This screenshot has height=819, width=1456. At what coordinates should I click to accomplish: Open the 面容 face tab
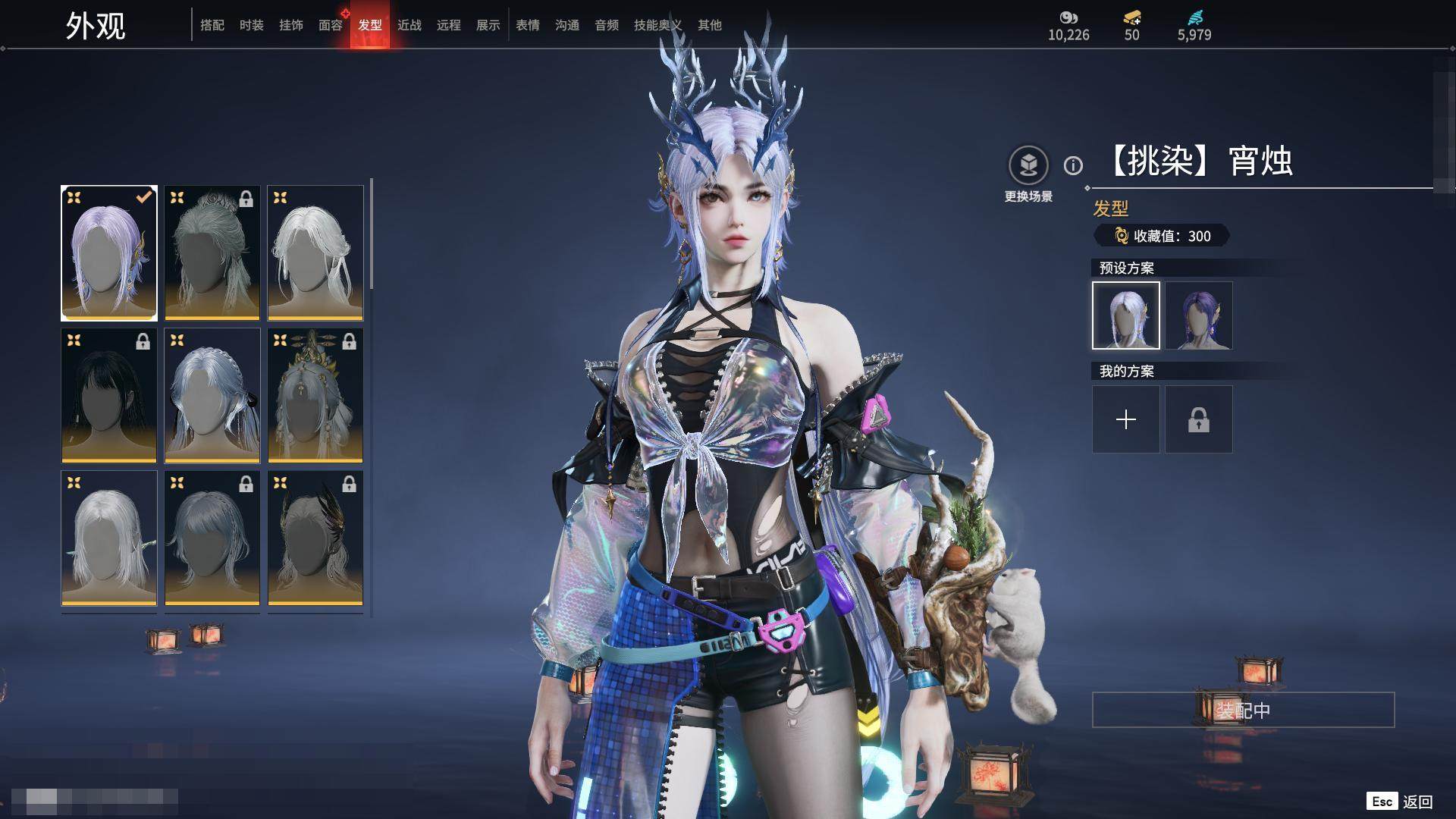(331, 25)
